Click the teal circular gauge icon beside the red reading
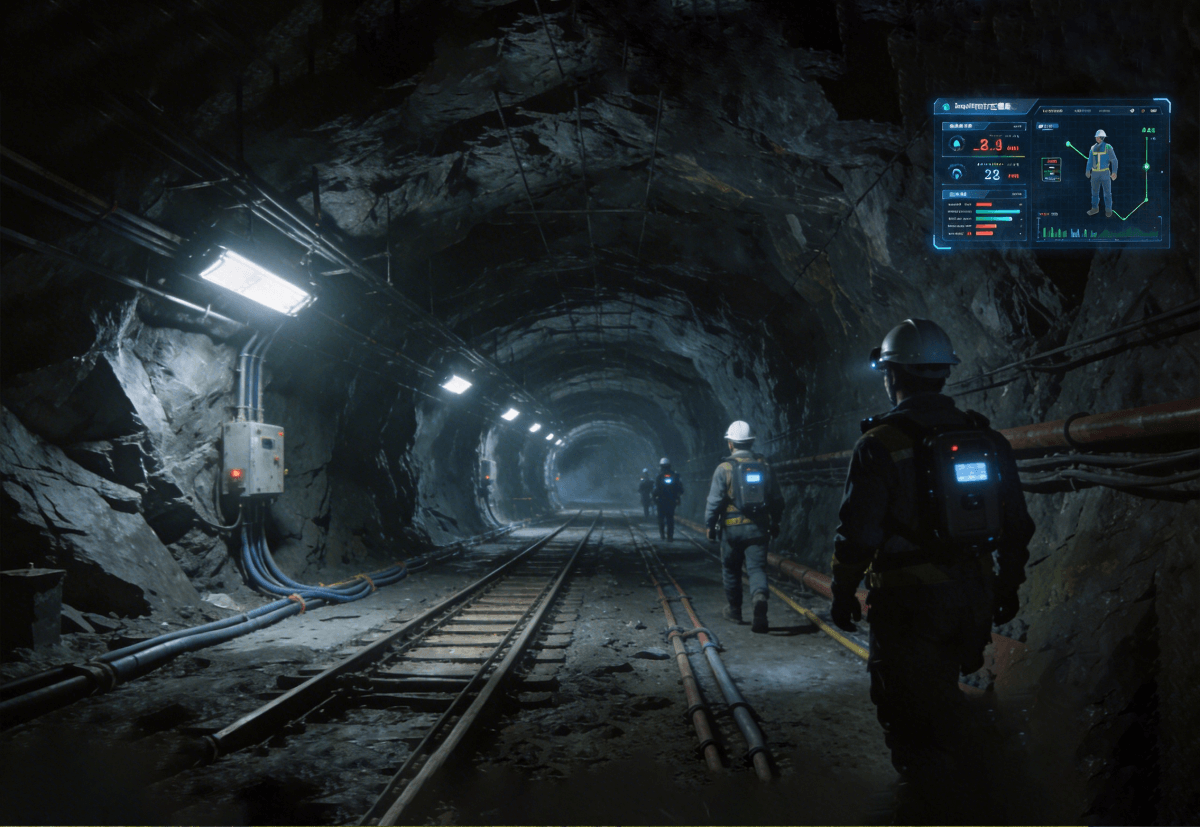Viewport: 1200px width, 827px height. [957, 144]
